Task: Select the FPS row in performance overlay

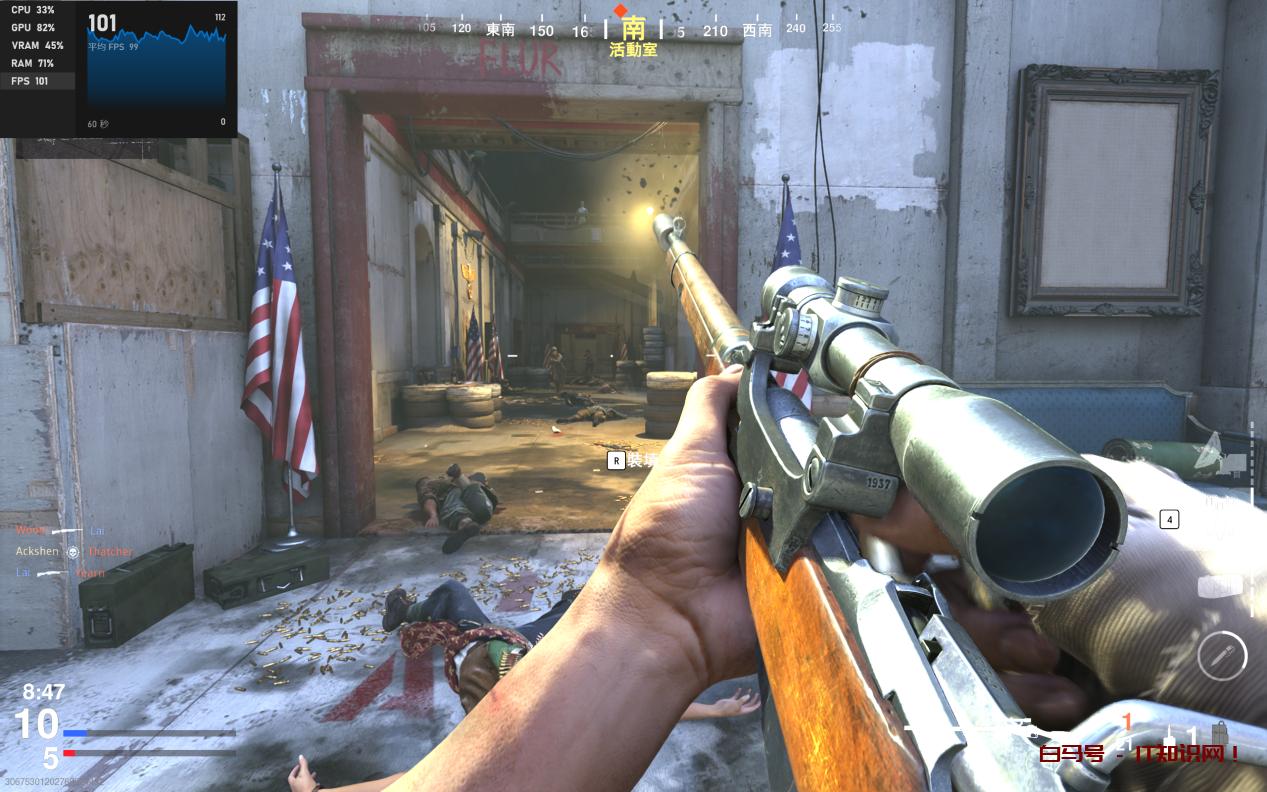Action: pos(37,81)
